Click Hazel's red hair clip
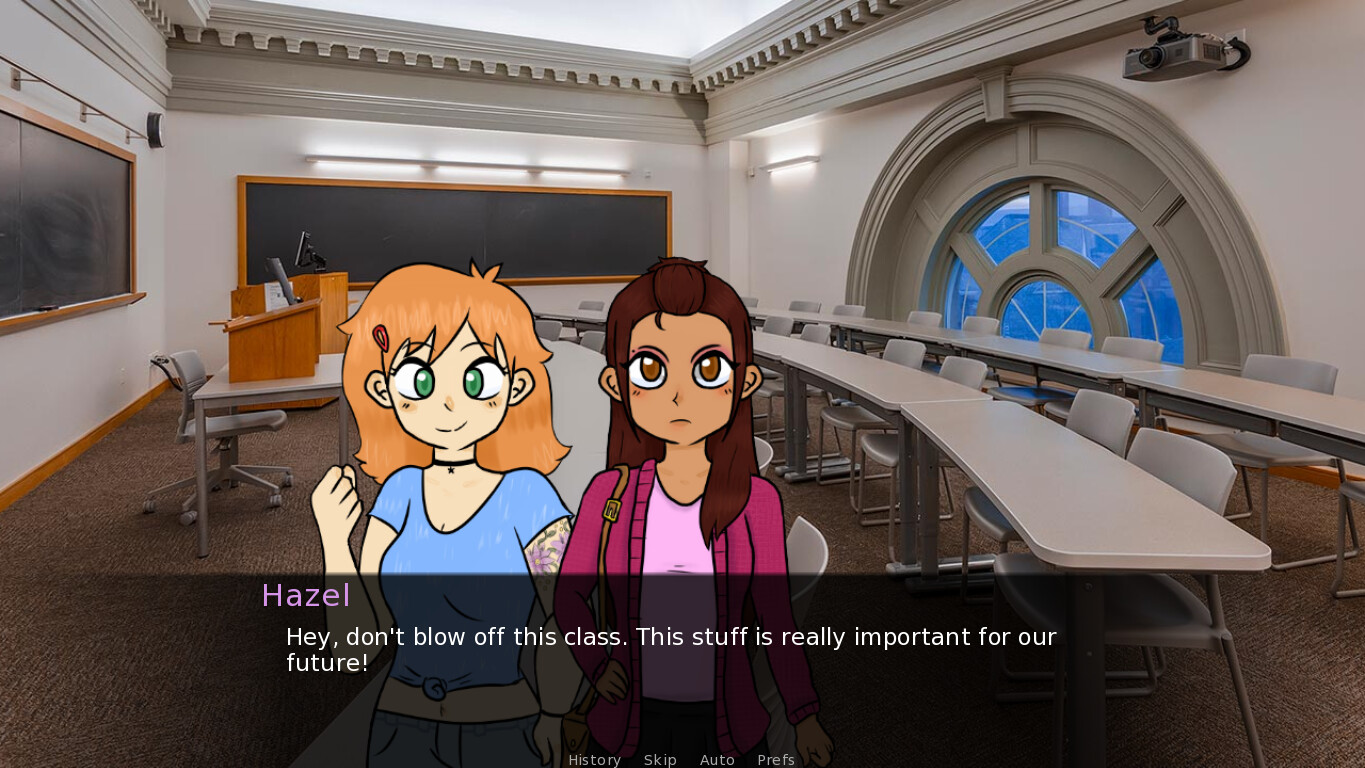Viewport: 1365px width, 768px height. tap(378, 338)
